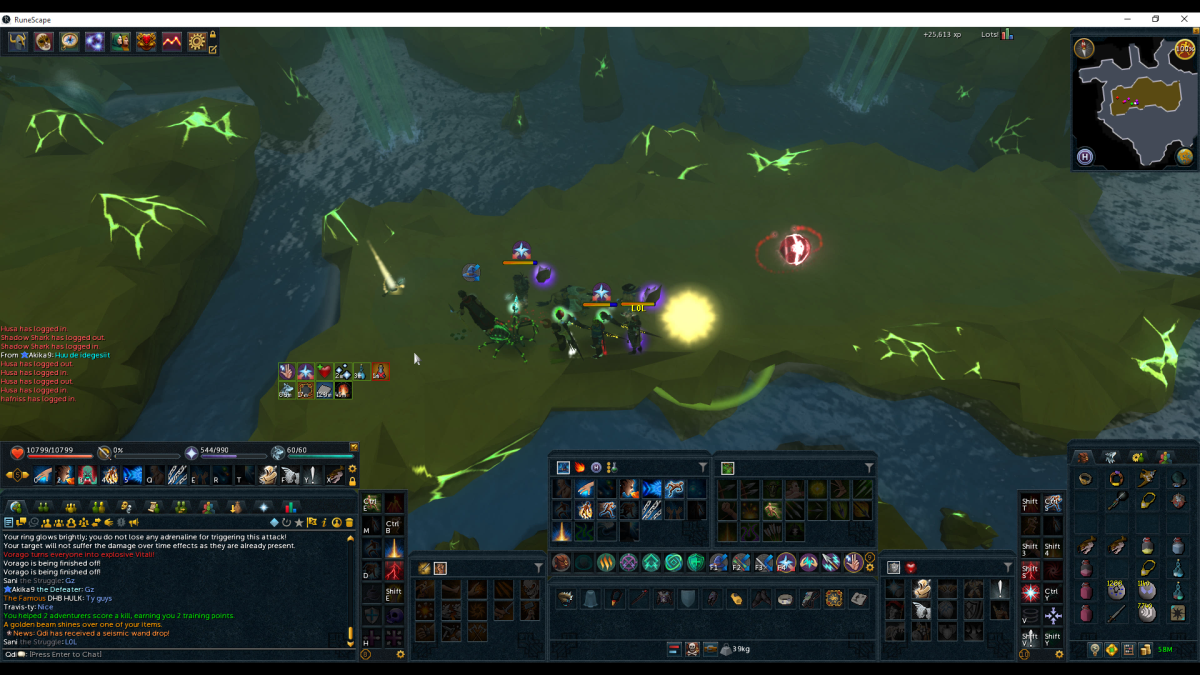This screenshot has width=1200, height=675.
Task: Use the ability slot bound to Ctrl B
Action: click(x=394, y=525)
